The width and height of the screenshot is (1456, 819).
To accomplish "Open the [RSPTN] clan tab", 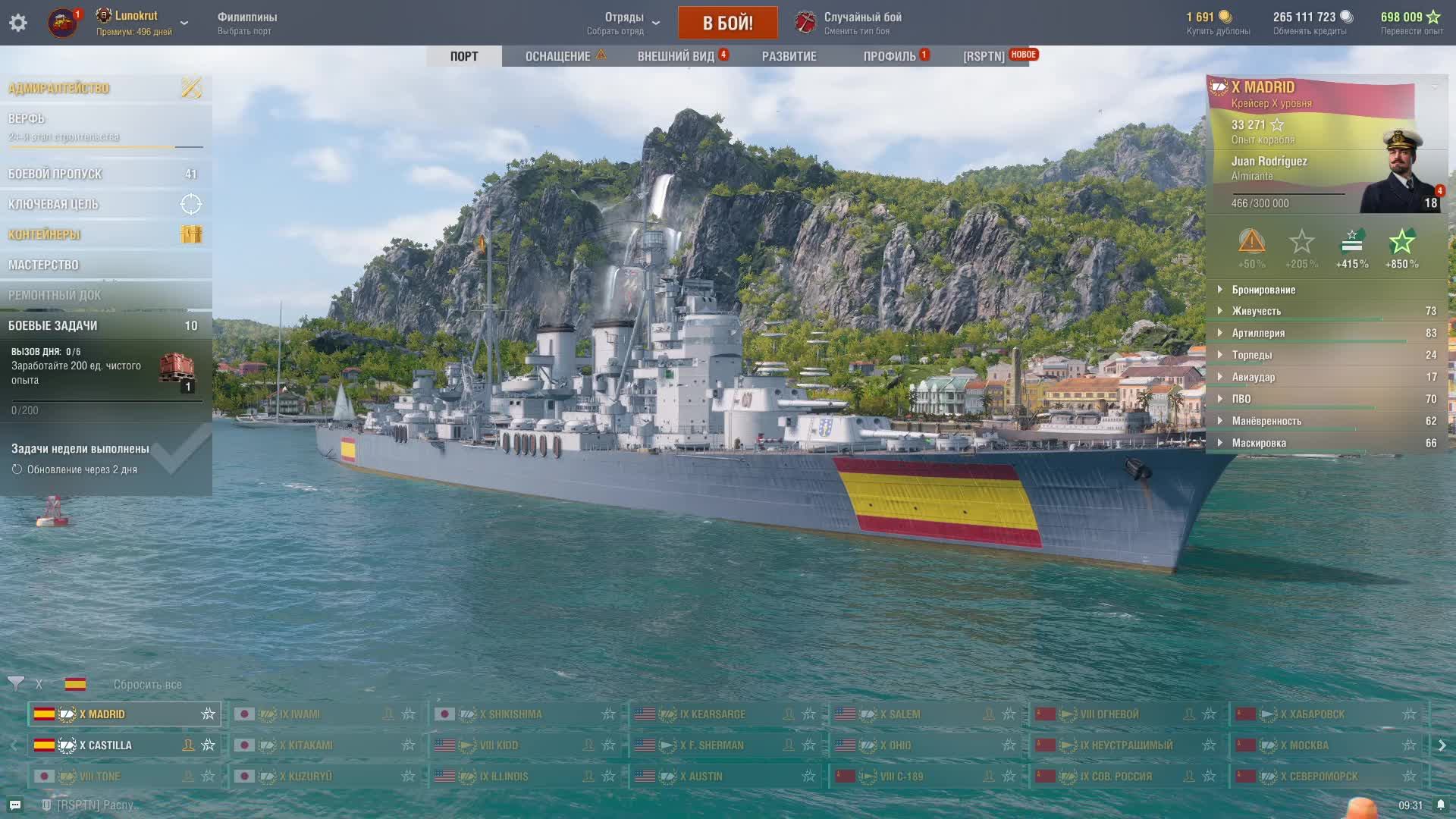I will (x=984, y=56).
